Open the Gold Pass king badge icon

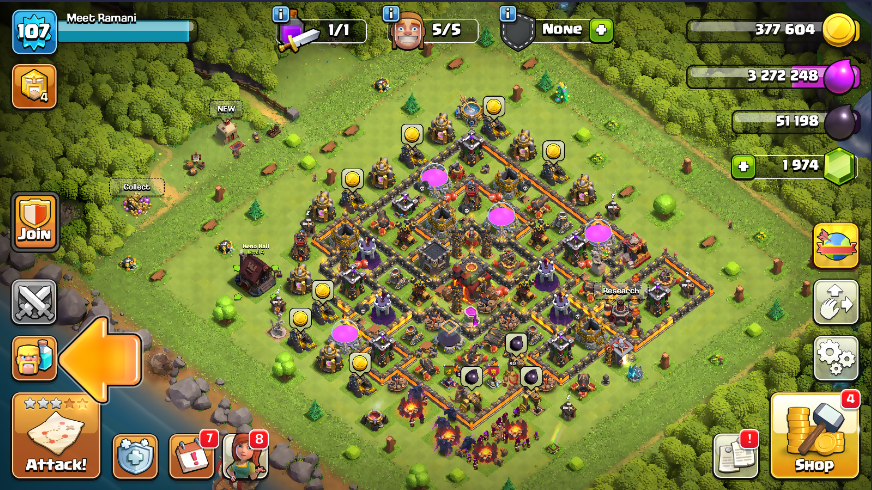click(x=34, y=86)
